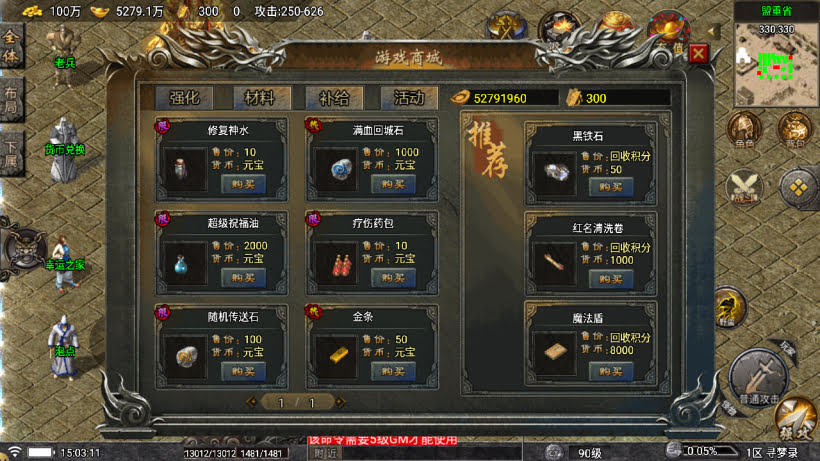The height and width of the screenshot is (461, 820).
Task: Open the 材料 shop tab
Action: pyautogui.click(x=260, y=98)
